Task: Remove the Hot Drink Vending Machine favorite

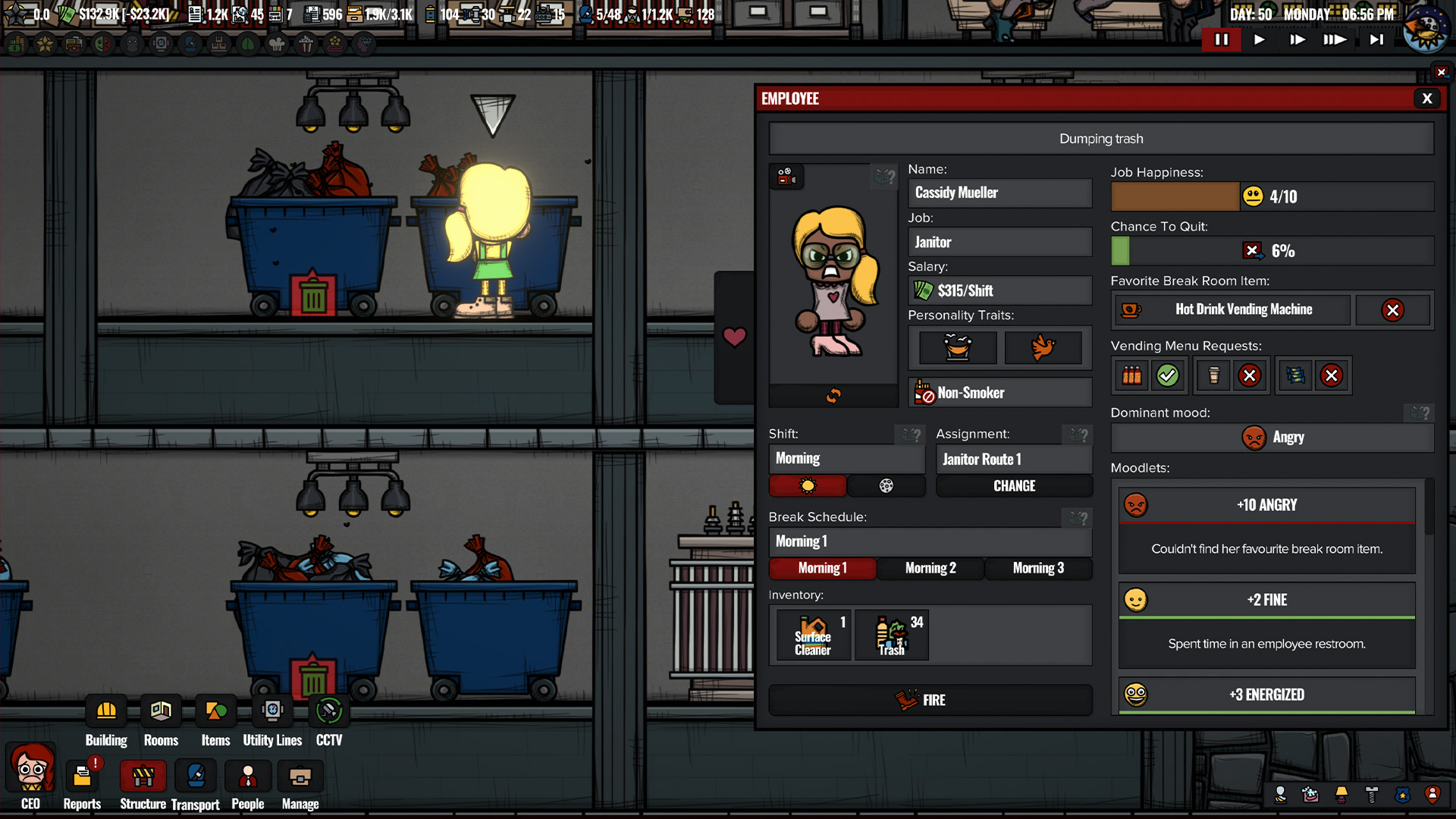Action: pyautogui.click(x=1392, y=310)
